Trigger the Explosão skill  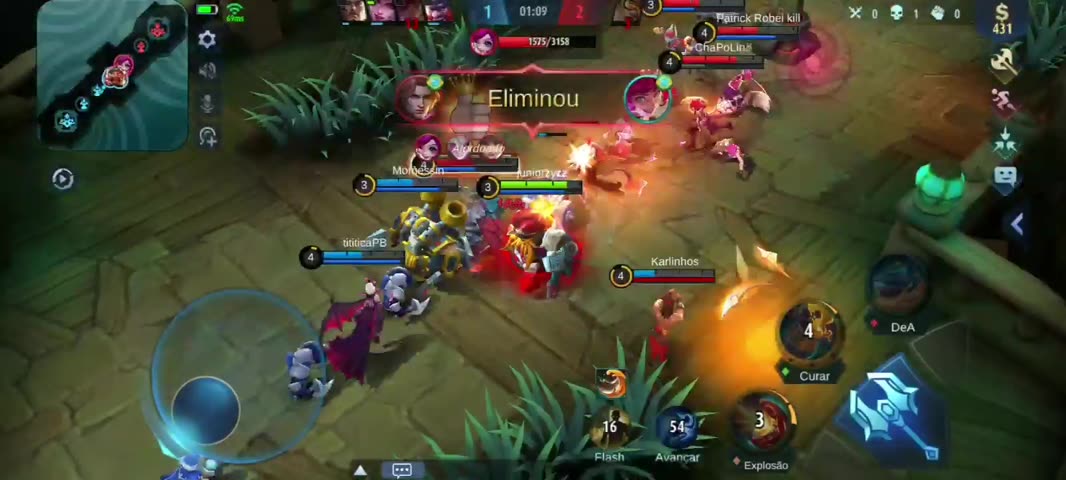[x=764, y=420]
